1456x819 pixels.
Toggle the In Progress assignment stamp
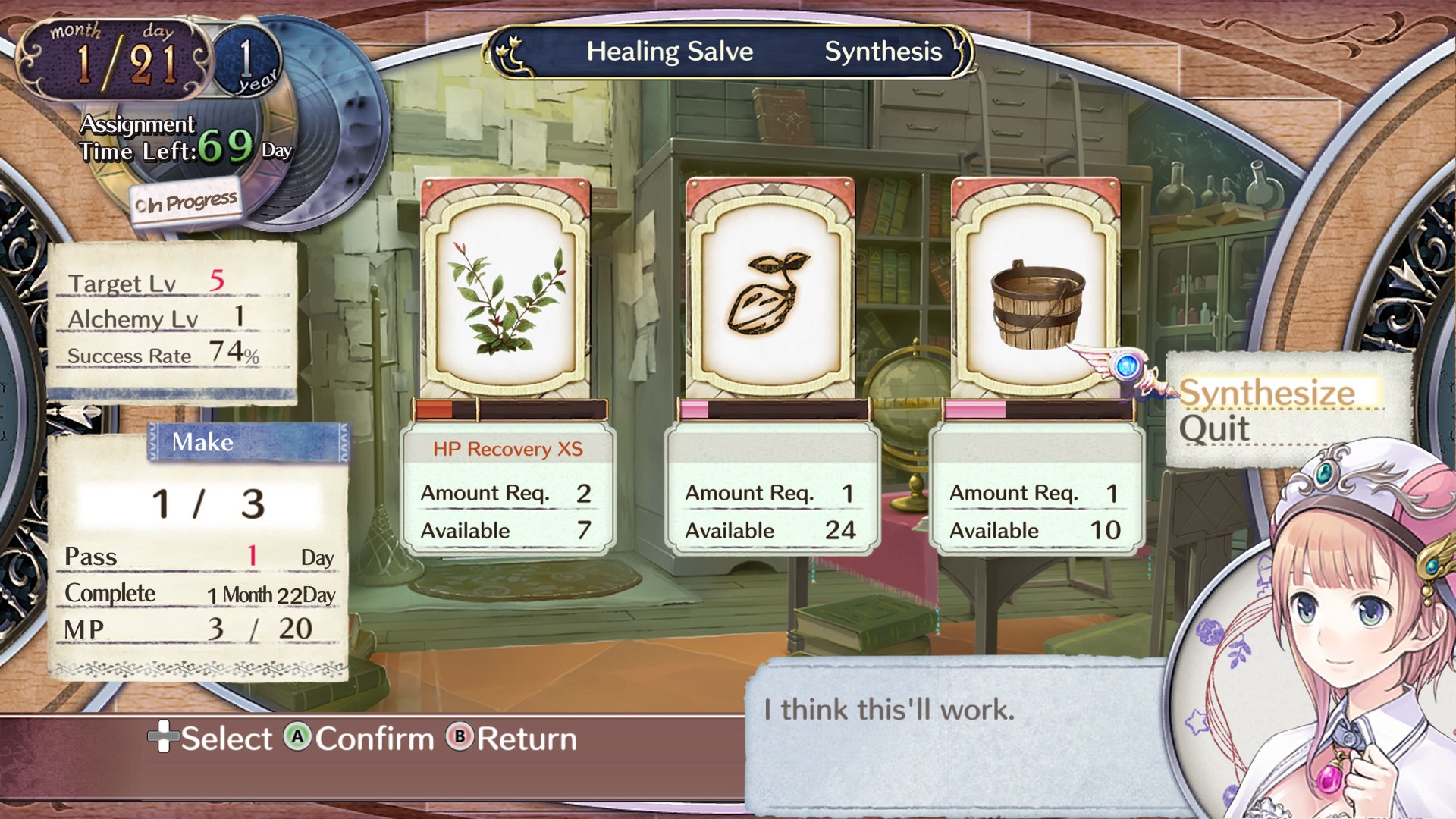click(184, 199)
